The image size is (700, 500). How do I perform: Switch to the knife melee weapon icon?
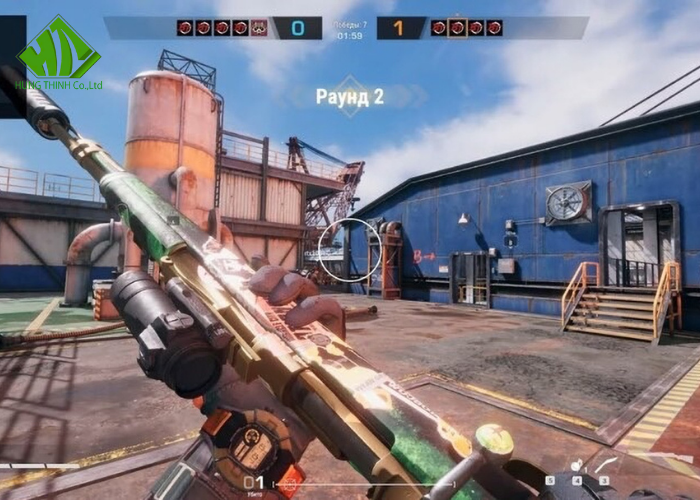click(x=605, y=465)
